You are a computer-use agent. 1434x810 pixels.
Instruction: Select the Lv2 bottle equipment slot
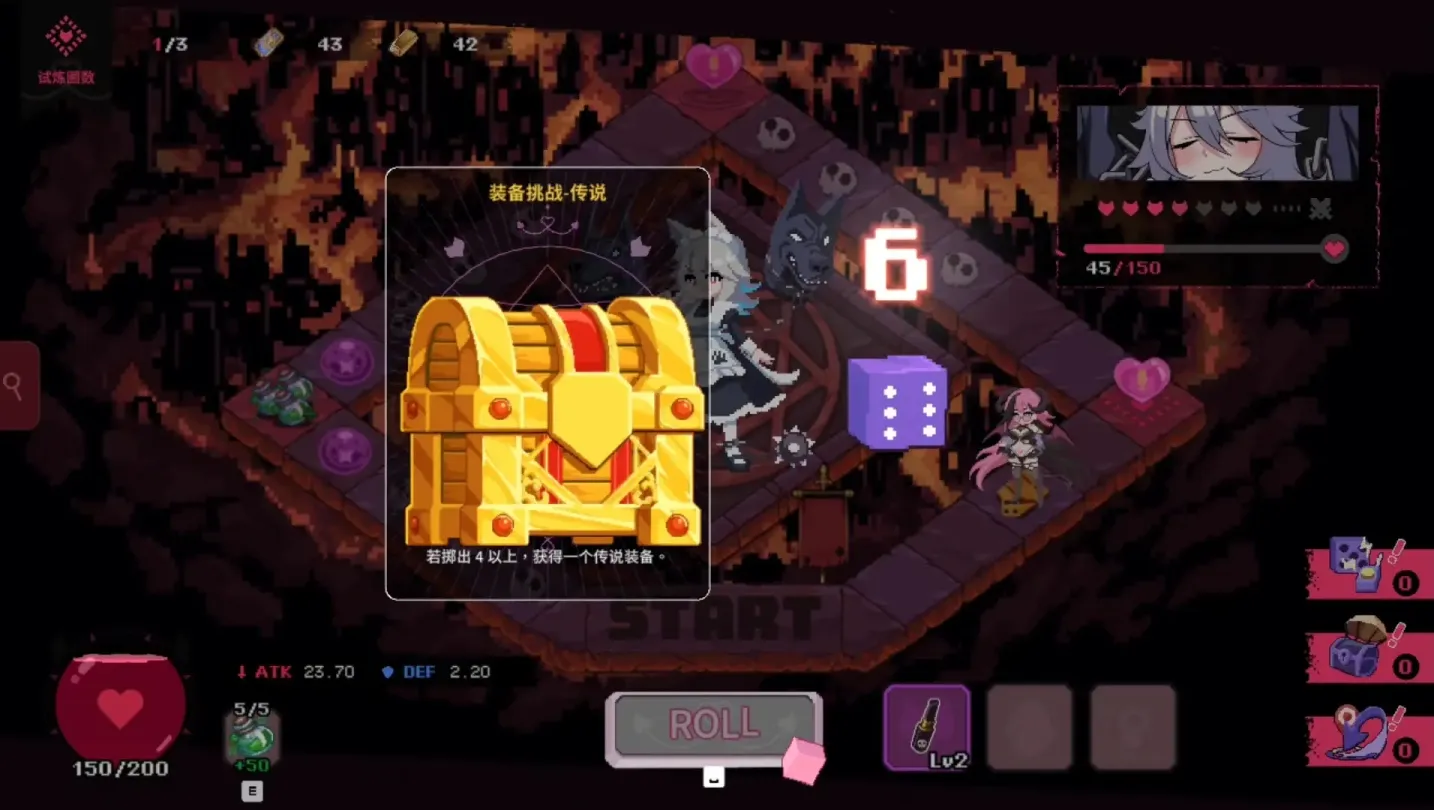pos(926,727)
